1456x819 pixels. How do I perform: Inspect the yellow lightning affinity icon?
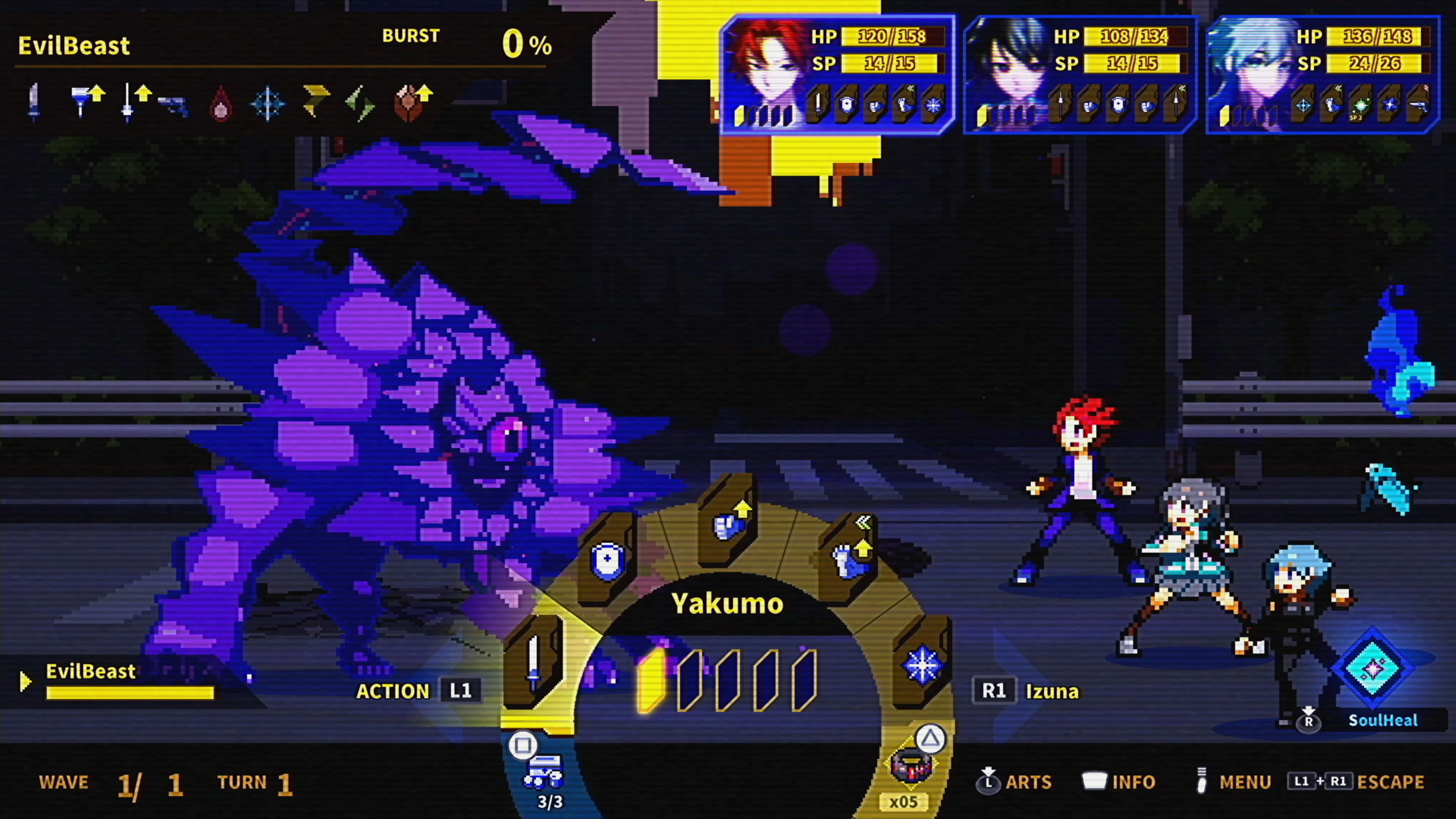point(315,100)
